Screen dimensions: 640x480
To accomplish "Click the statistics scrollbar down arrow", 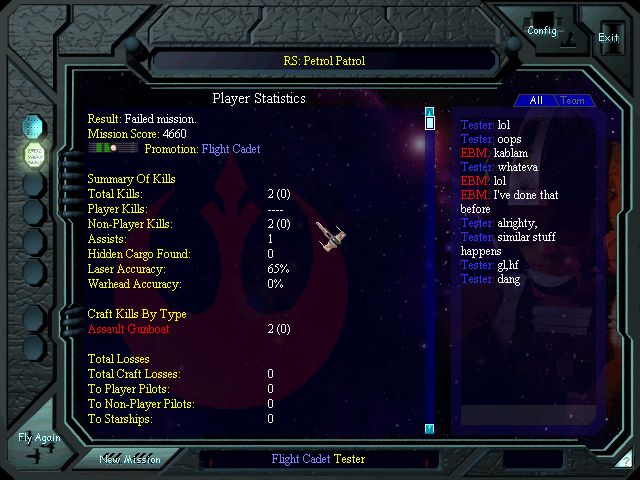I will 429,429.
